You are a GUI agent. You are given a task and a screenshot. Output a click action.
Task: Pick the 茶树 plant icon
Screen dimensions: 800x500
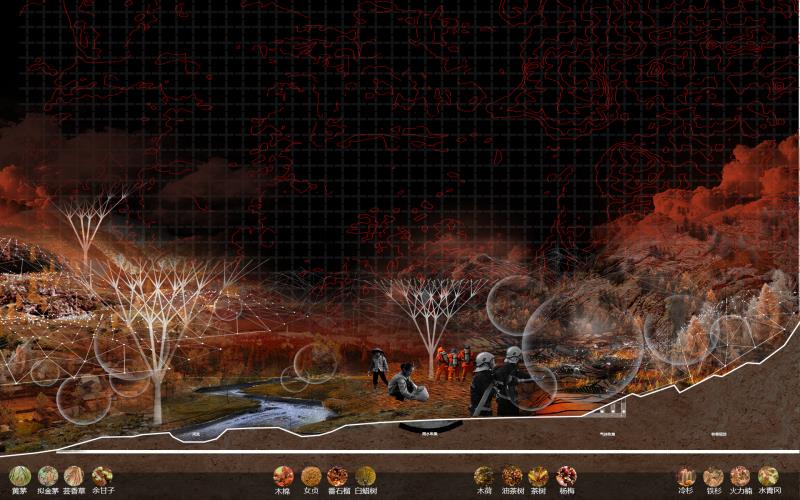click(x=539, y=476)
